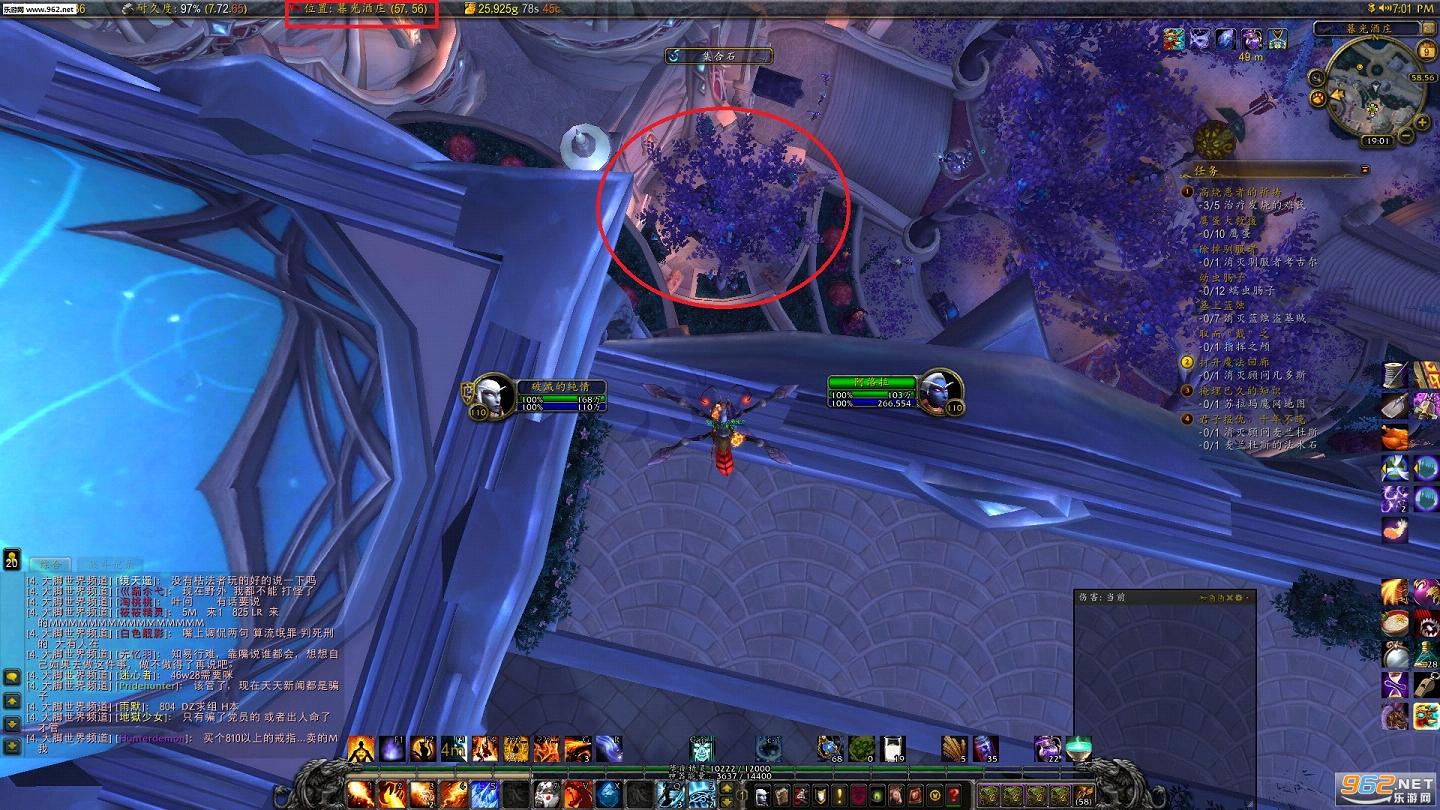Jump chat to the bottom
This screenshot has height=810, width=1440.
[x=12, y=745]
